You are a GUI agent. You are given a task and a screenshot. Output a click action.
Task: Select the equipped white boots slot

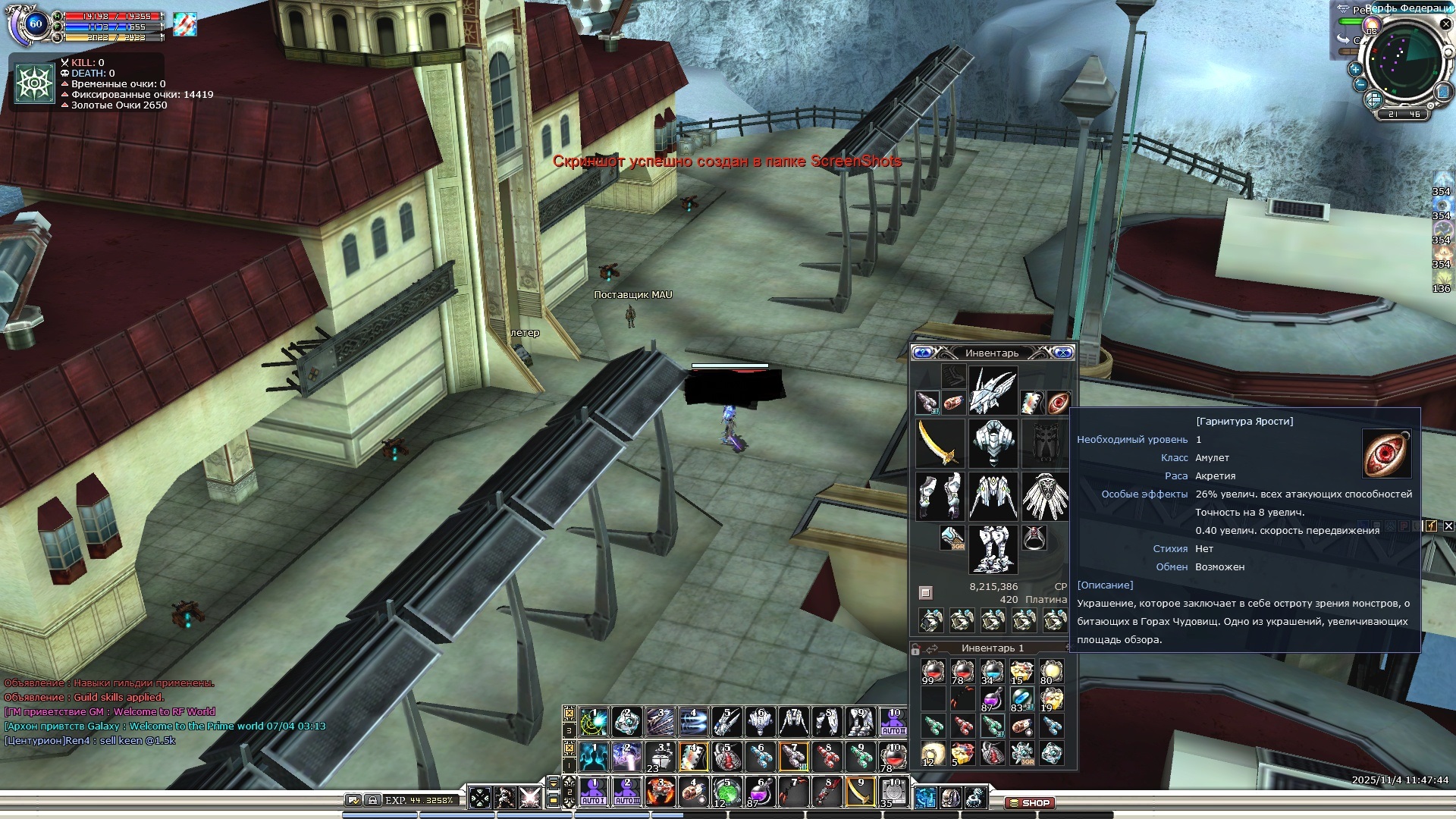[x=993, y=548]
